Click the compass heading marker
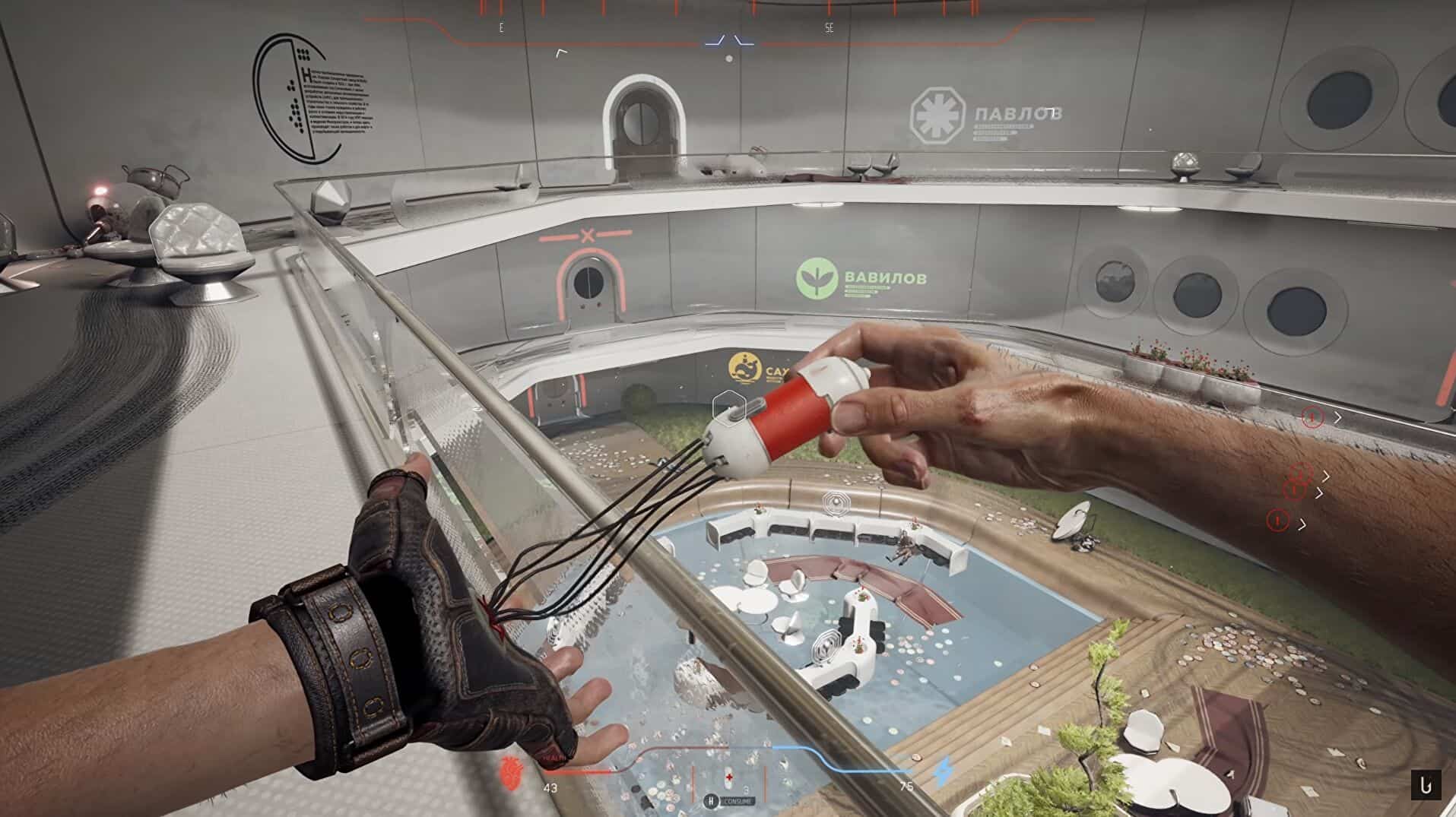Viewport: 1456px width, 817px height. click(728, 40)
